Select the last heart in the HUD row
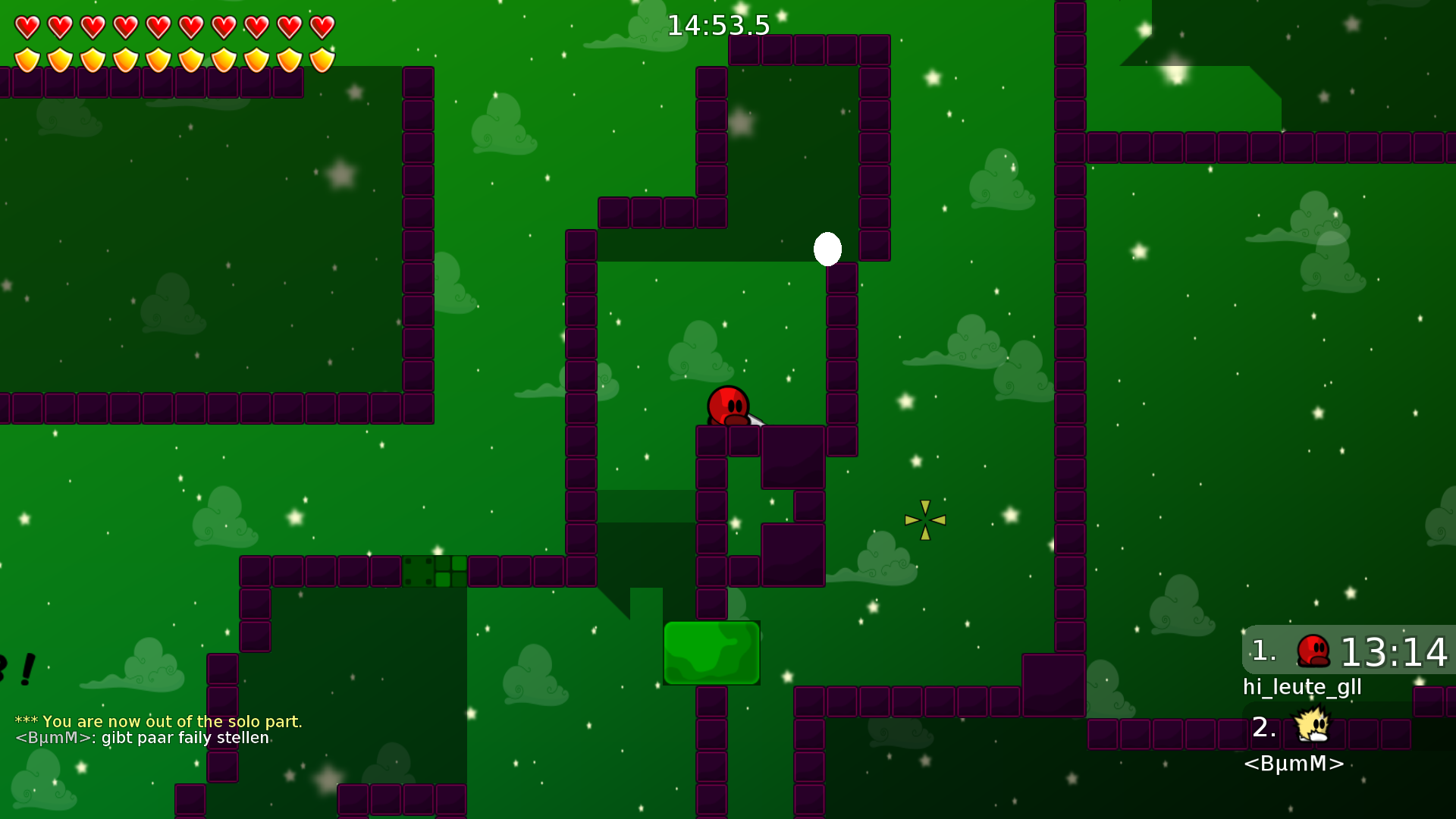 (x=322, y=27)
